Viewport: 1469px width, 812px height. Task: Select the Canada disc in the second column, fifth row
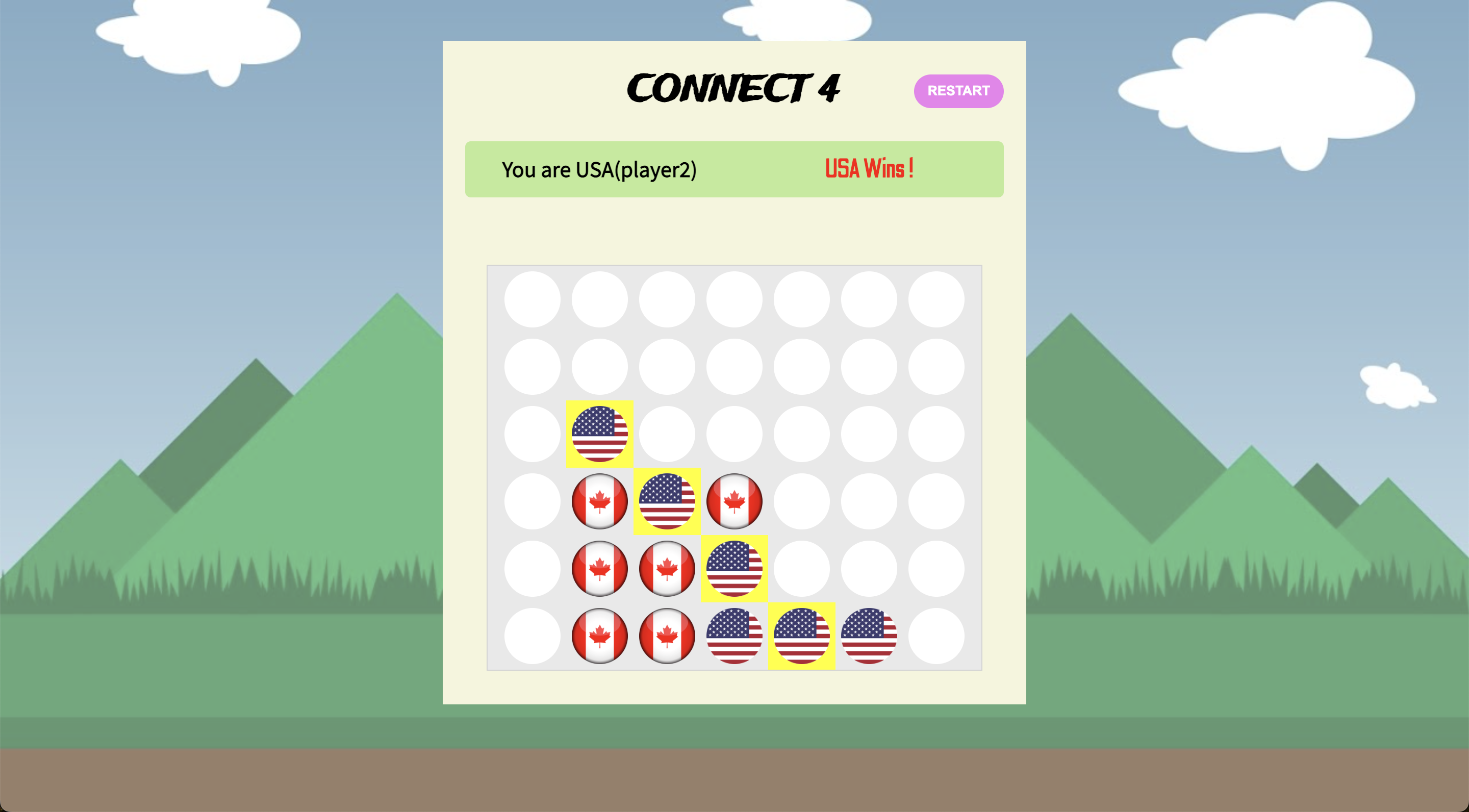(599, 568)
